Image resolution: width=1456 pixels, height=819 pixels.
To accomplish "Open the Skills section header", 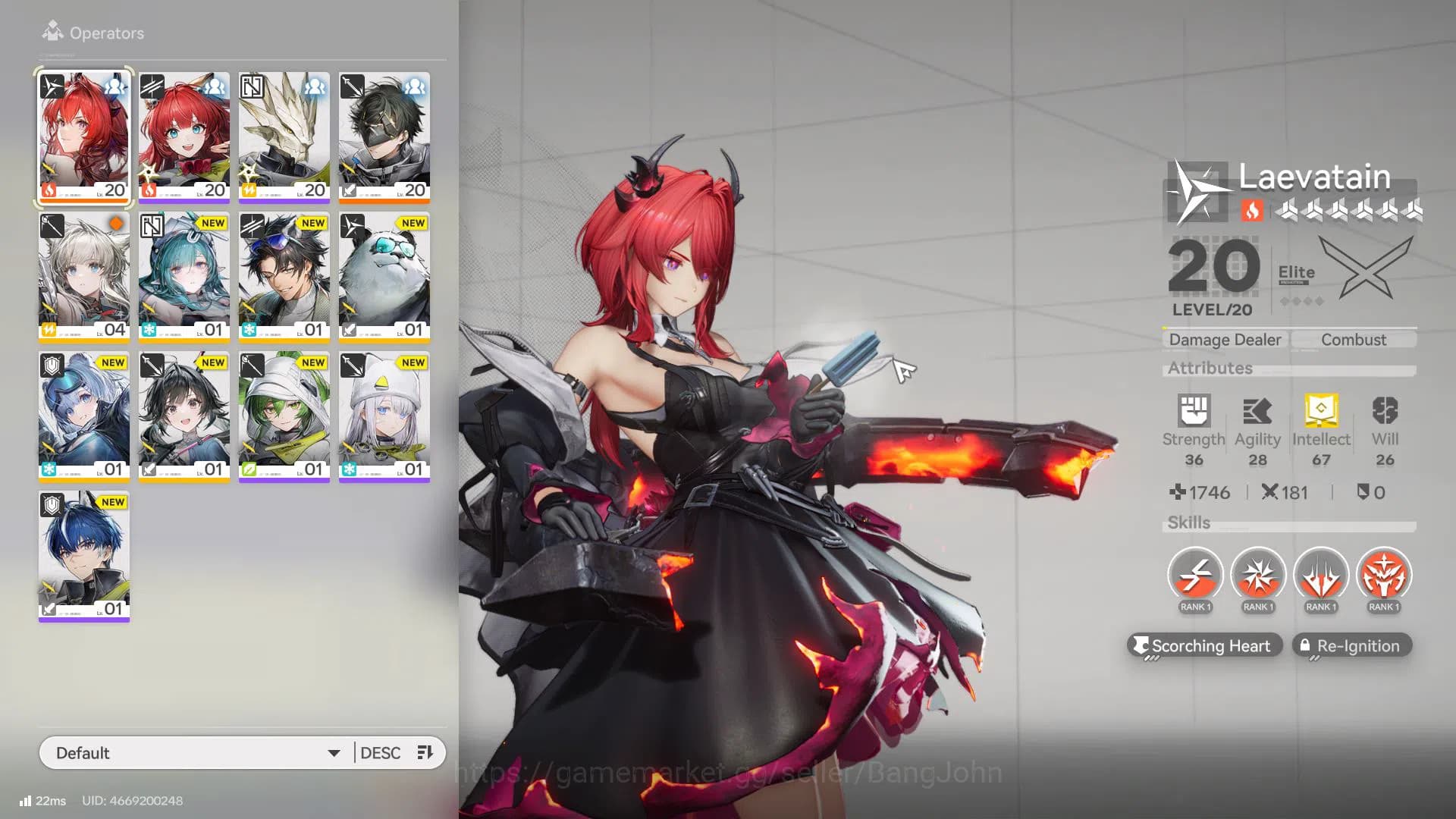I will click(x=1188, y=522).
